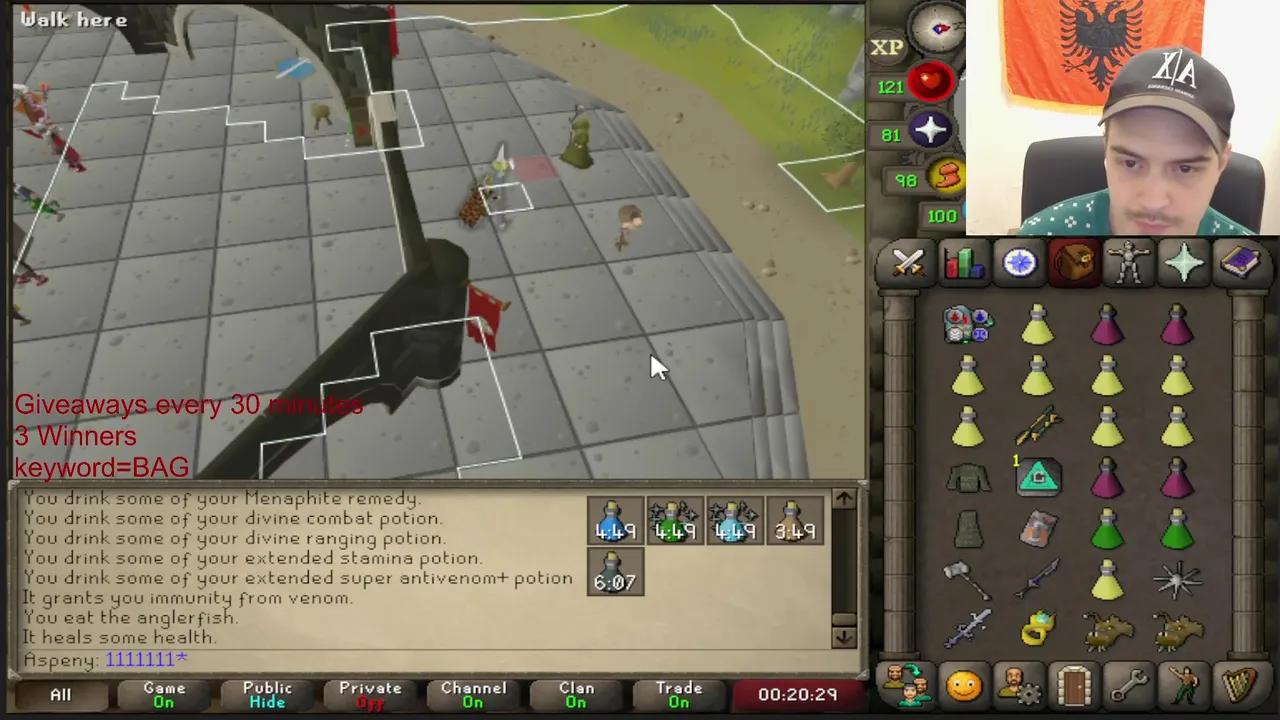The height and width of the screenshot is (720, 1280).
Task: Open the Magic spellbook tab
Action: coord(1240,262)
